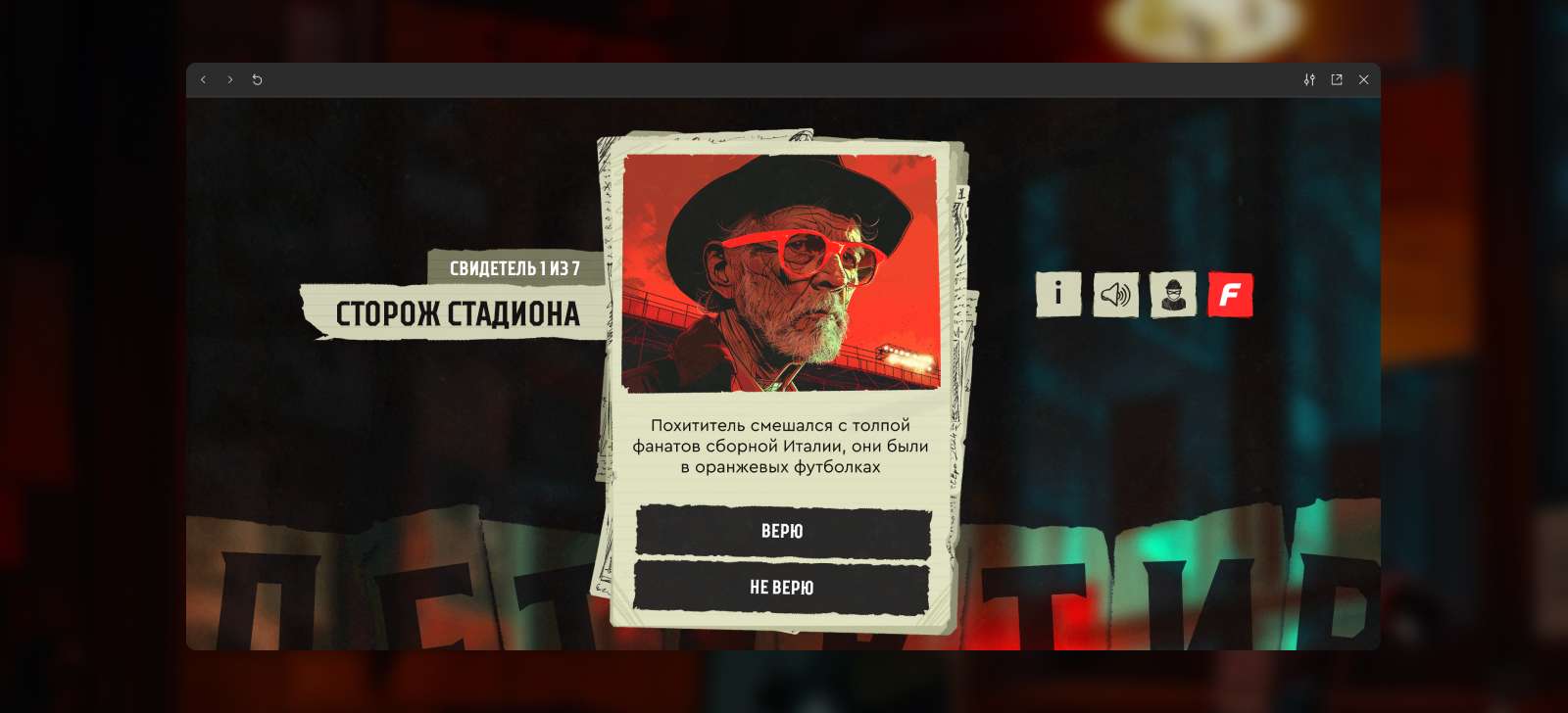Click the red F logo icon

point(1230,294)
